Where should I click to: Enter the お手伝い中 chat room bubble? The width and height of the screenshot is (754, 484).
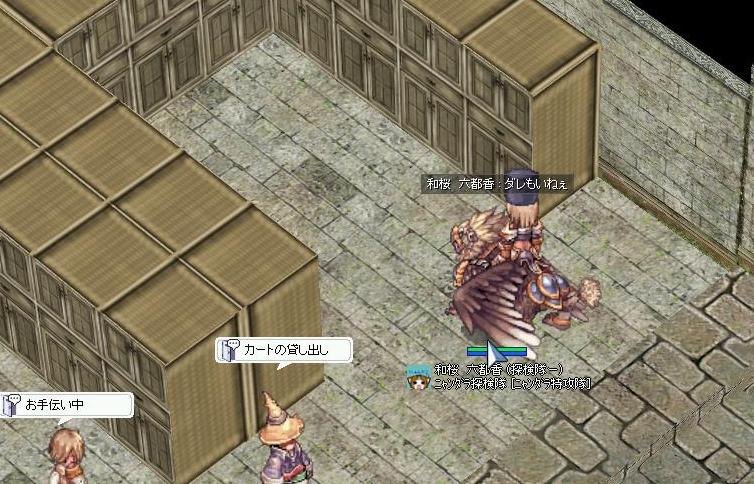(x=67, y=405)
